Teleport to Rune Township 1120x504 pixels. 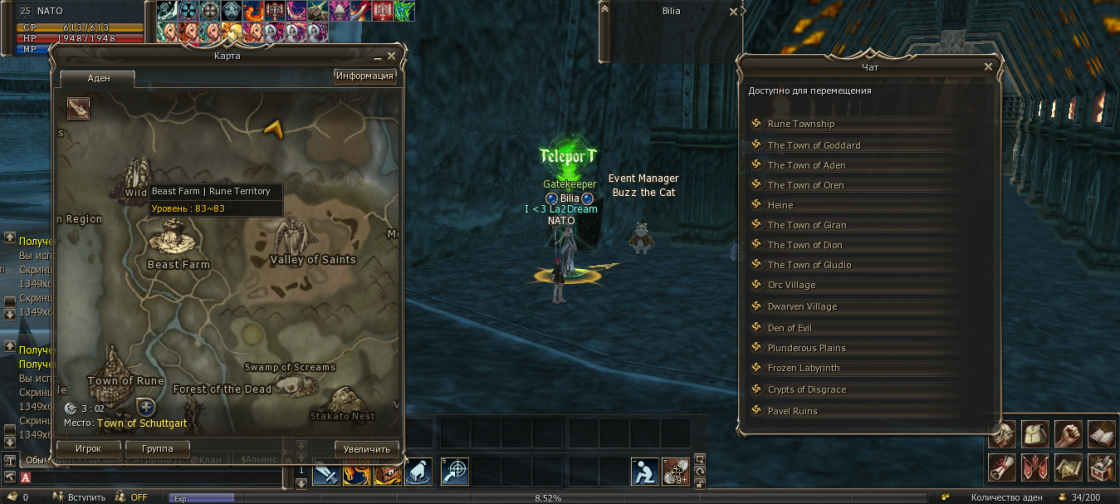pos(801,124)
